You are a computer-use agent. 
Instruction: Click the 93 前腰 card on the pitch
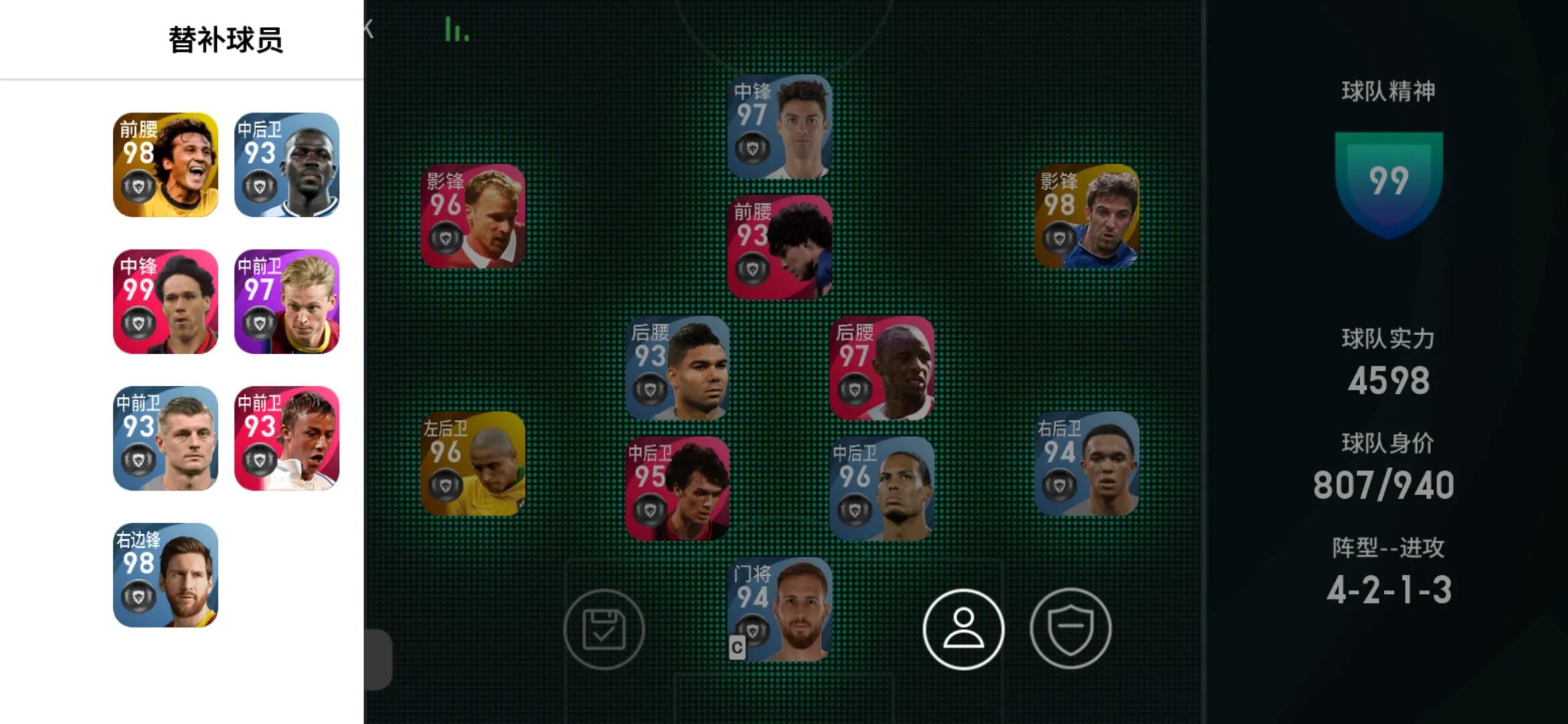click(x=779, y=247)
